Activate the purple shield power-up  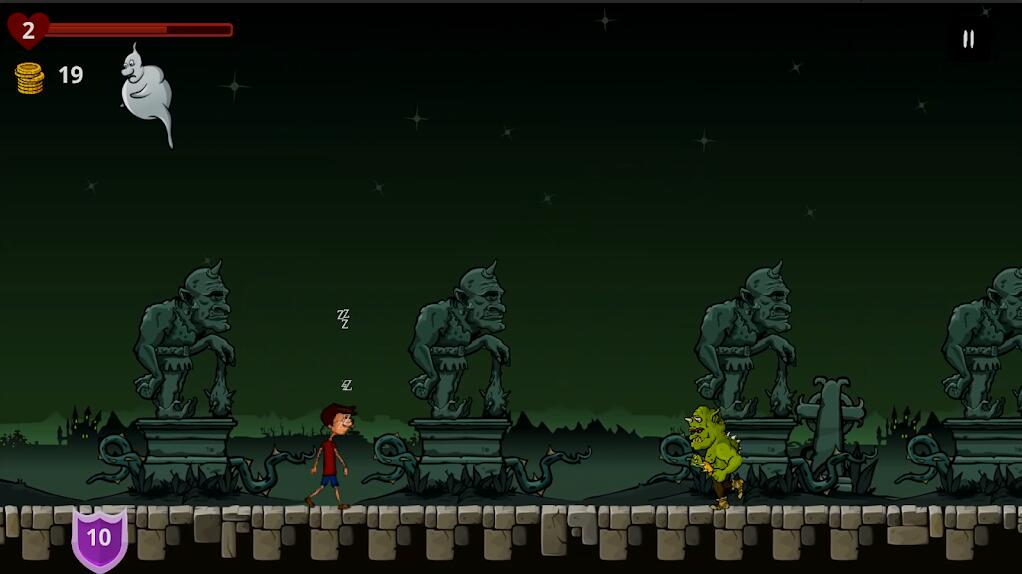99,538
